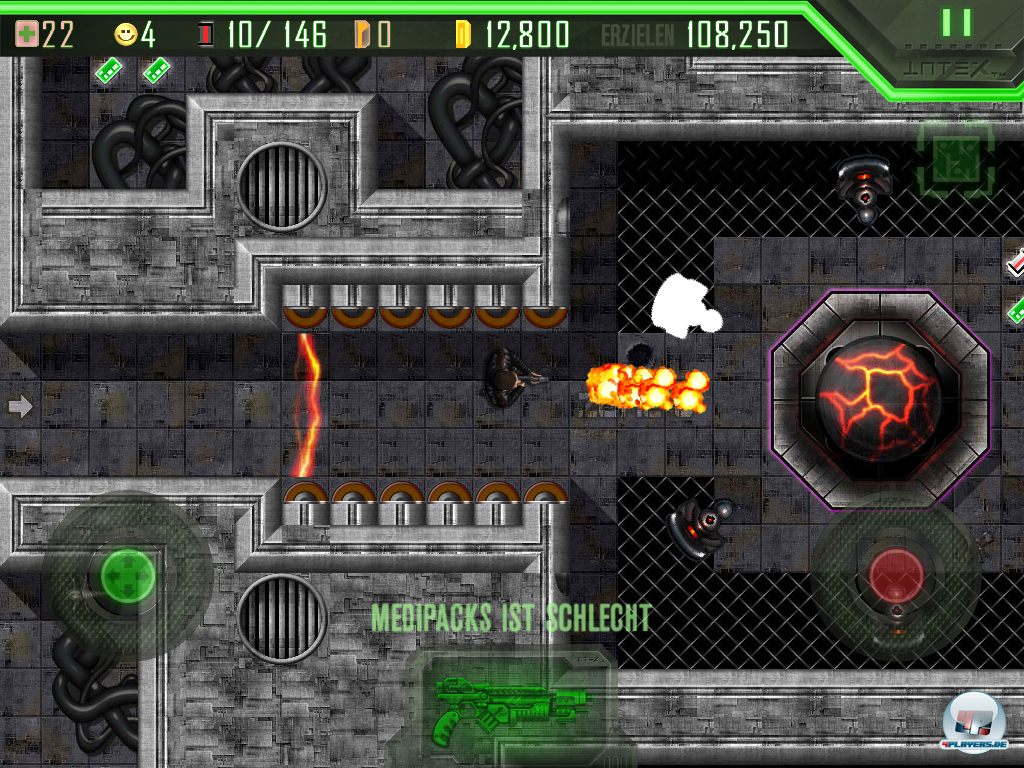Image resolution: width=1024 pixels, height=768 pixels.
Task: Tap the red fire joystick
Action: (895, 574)
